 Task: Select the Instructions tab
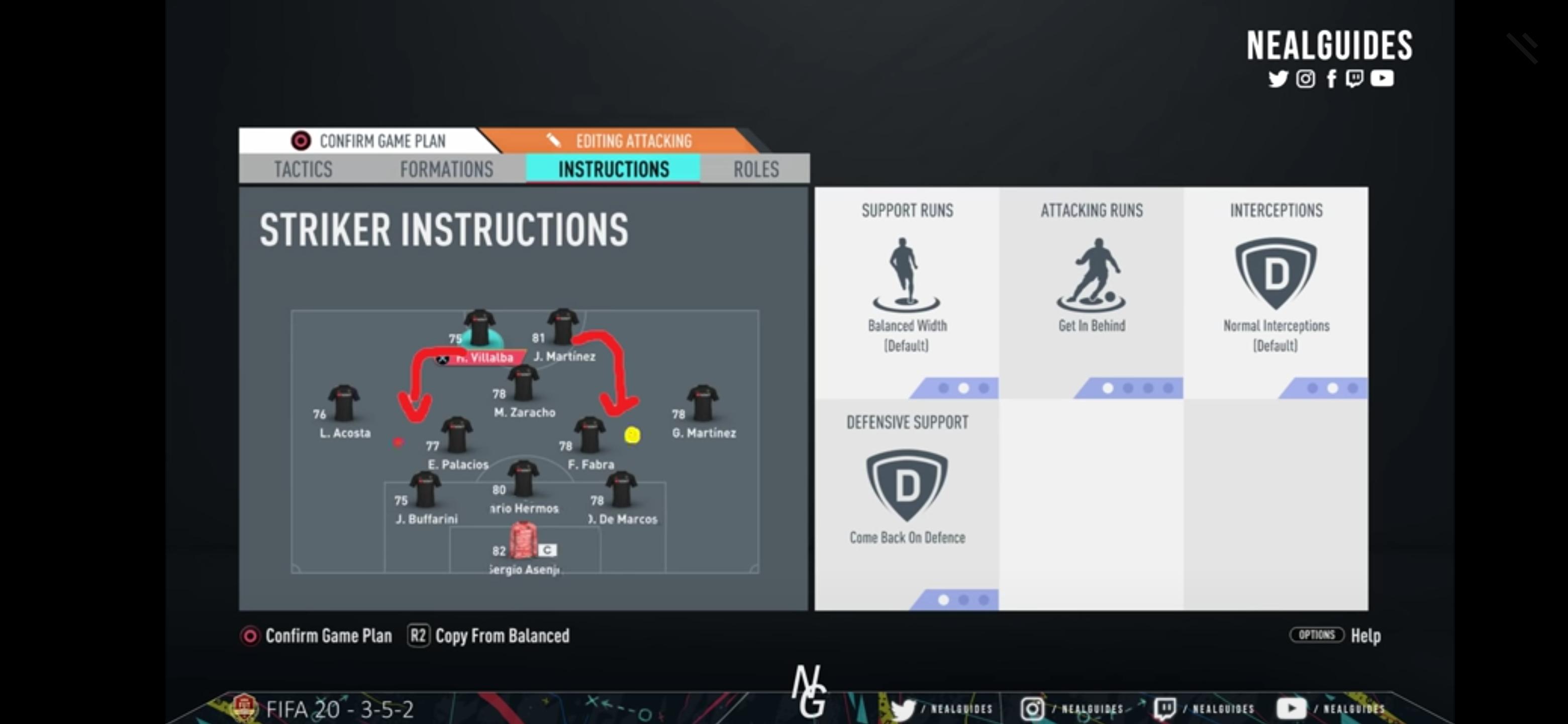(613, 168)
